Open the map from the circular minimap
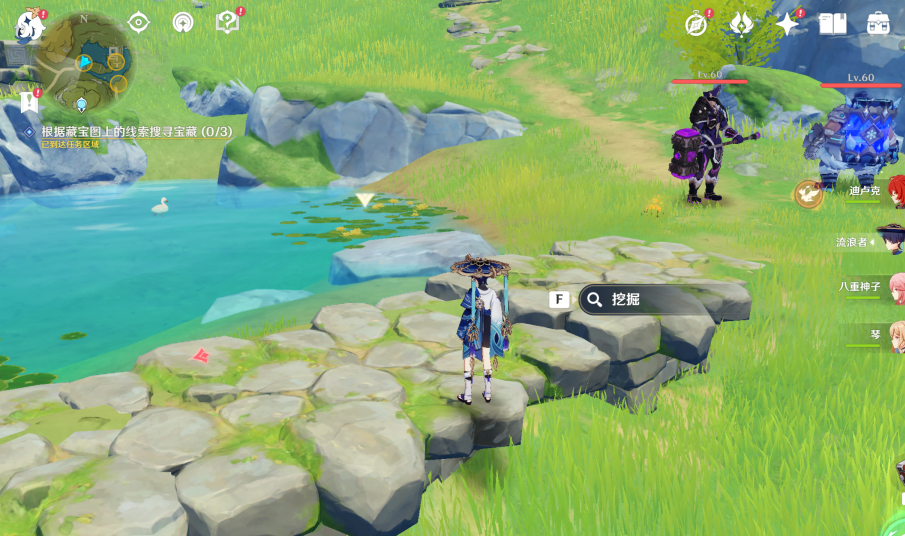 point(84,62)
